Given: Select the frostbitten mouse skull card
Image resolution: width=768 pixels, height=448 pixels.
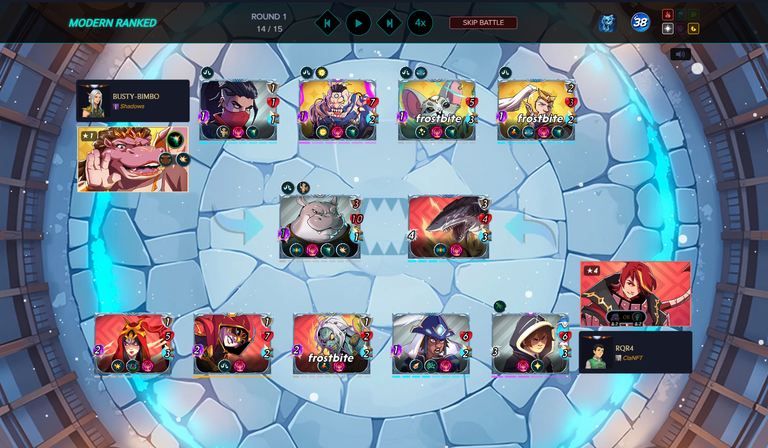Looking at the screenshot, I should point(437,110).
